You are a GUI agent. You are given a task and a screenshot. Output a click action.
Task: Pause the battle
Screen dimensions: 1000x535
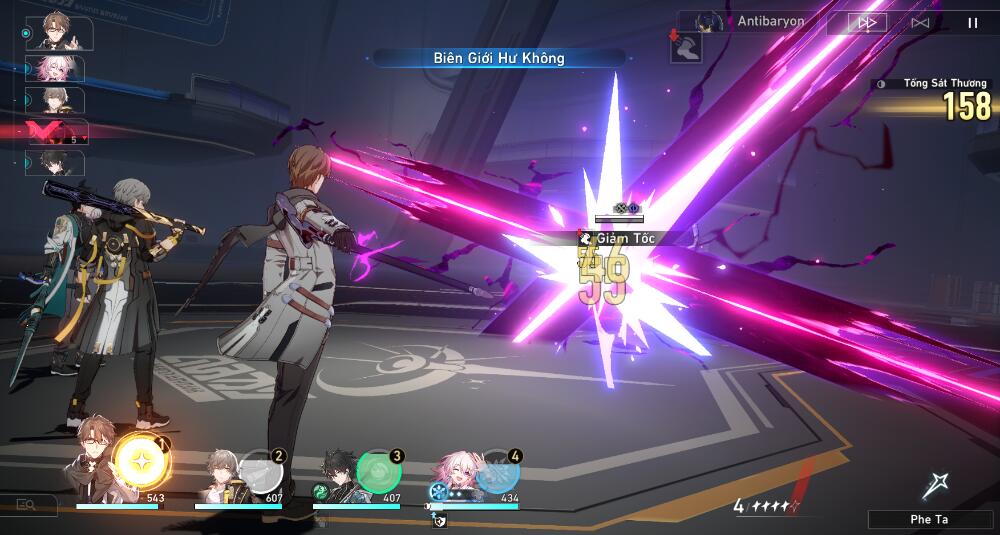[x=972, y=21]
